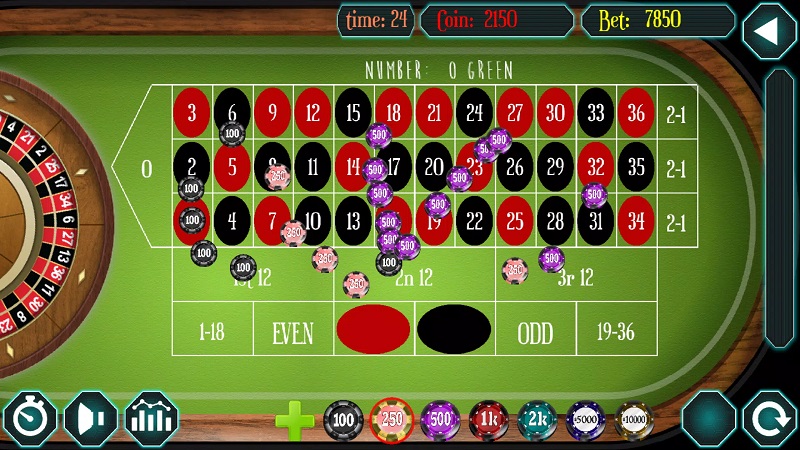Place a bet on ODD

pos(535,332)
